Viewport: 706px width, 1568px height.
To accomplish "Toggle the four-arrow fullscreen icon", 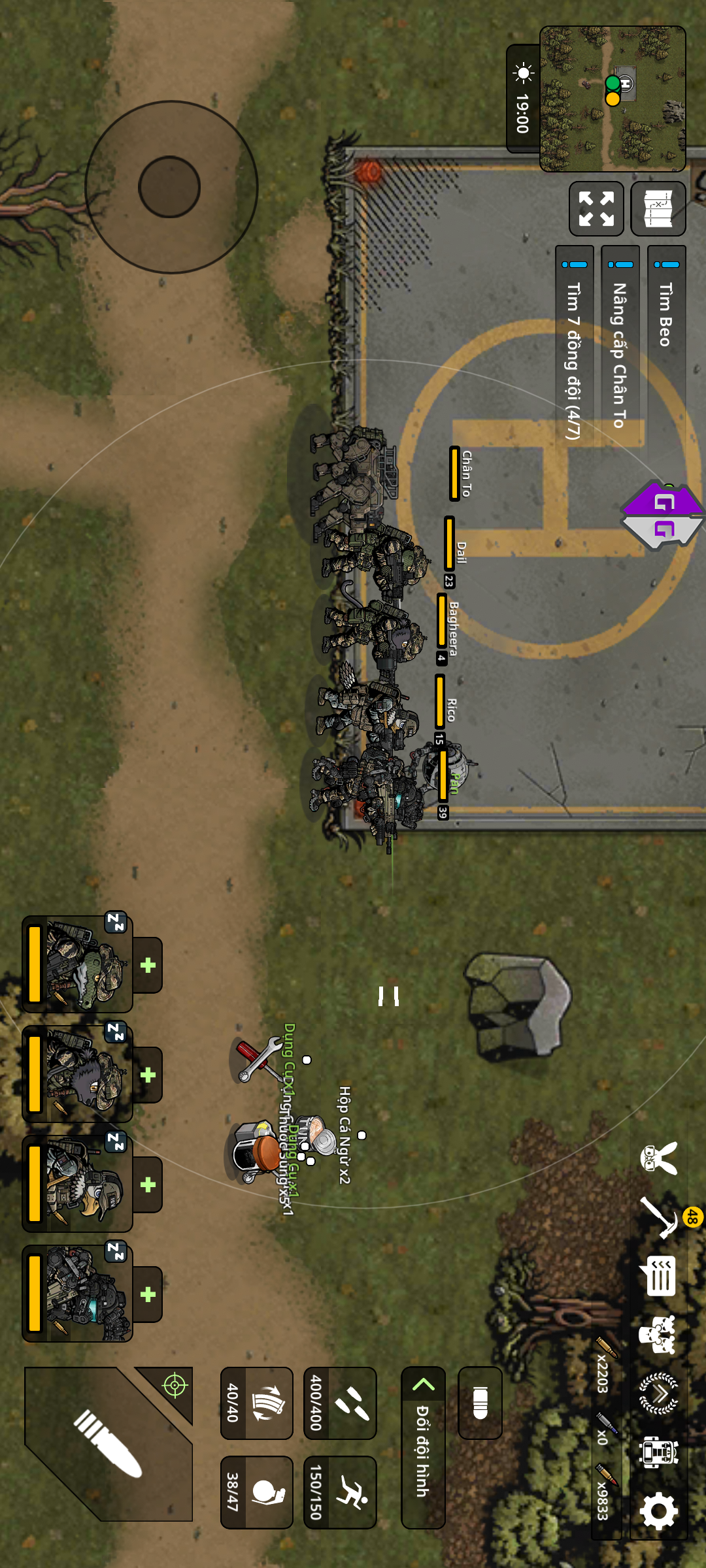I will click(x=596, y=208).
